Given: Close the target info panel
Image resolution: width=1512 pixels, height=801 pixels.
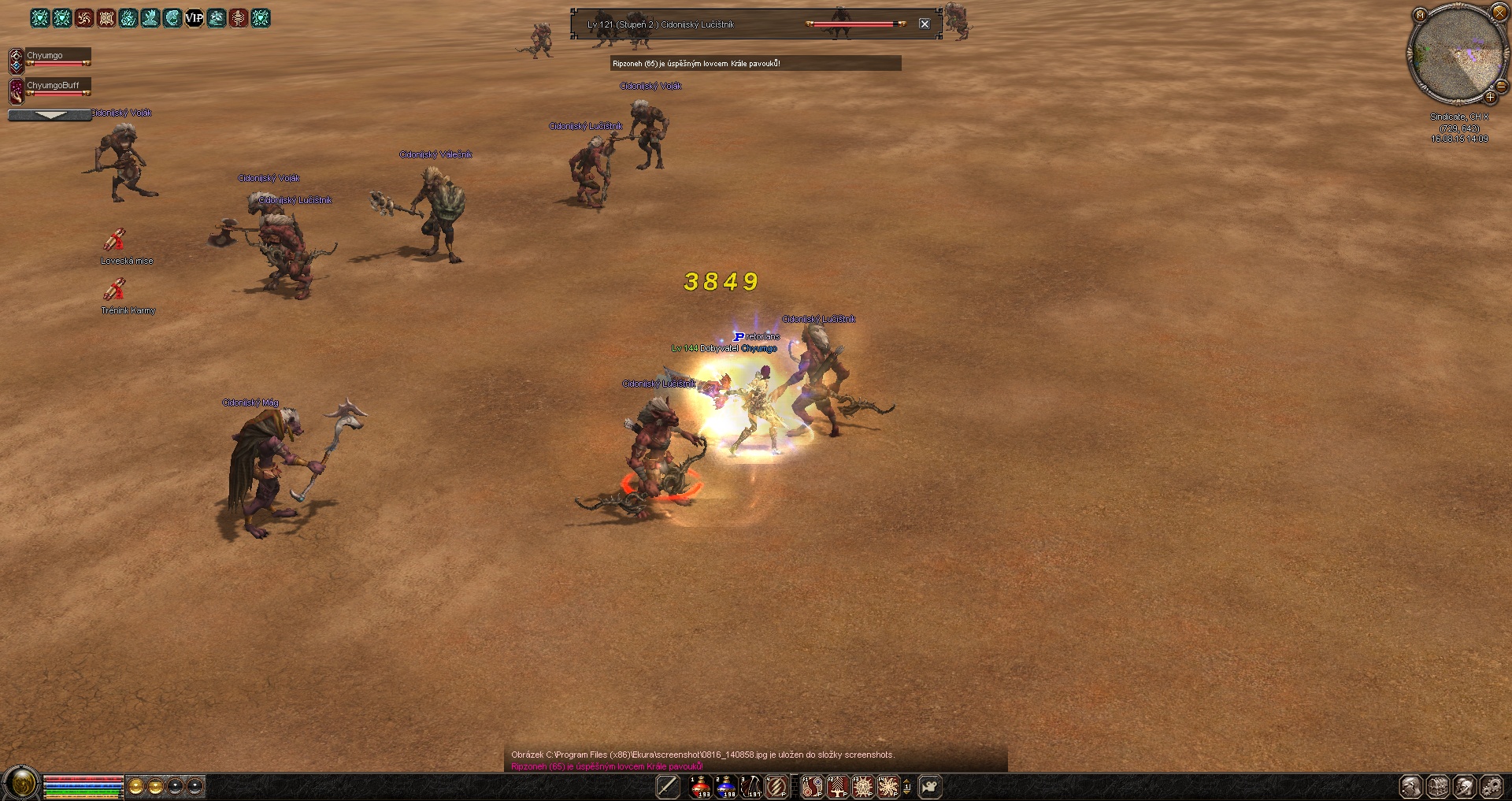Looking at the screenshot, I should pos(925,24).
